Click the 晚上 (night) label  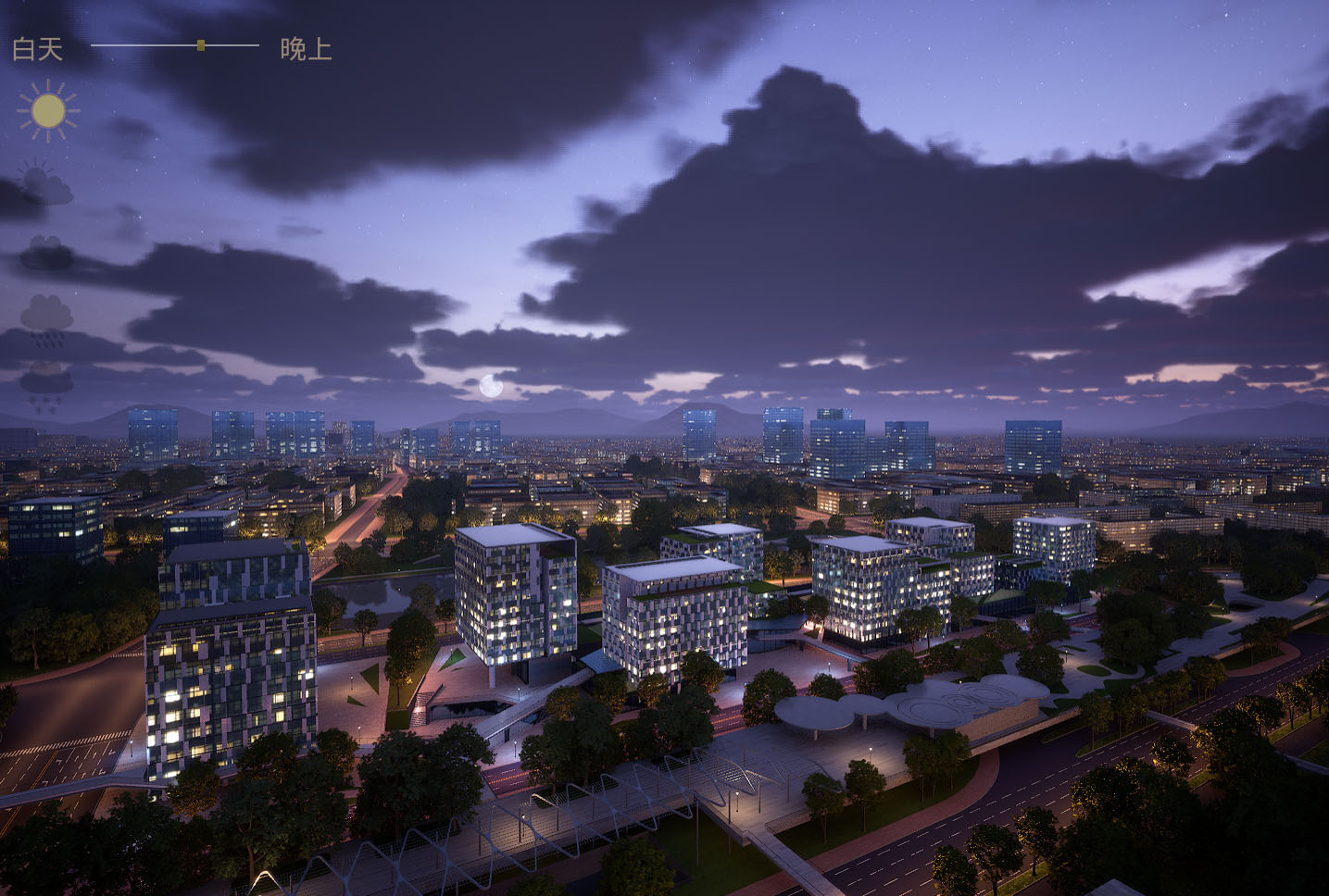tap(306, 48)
